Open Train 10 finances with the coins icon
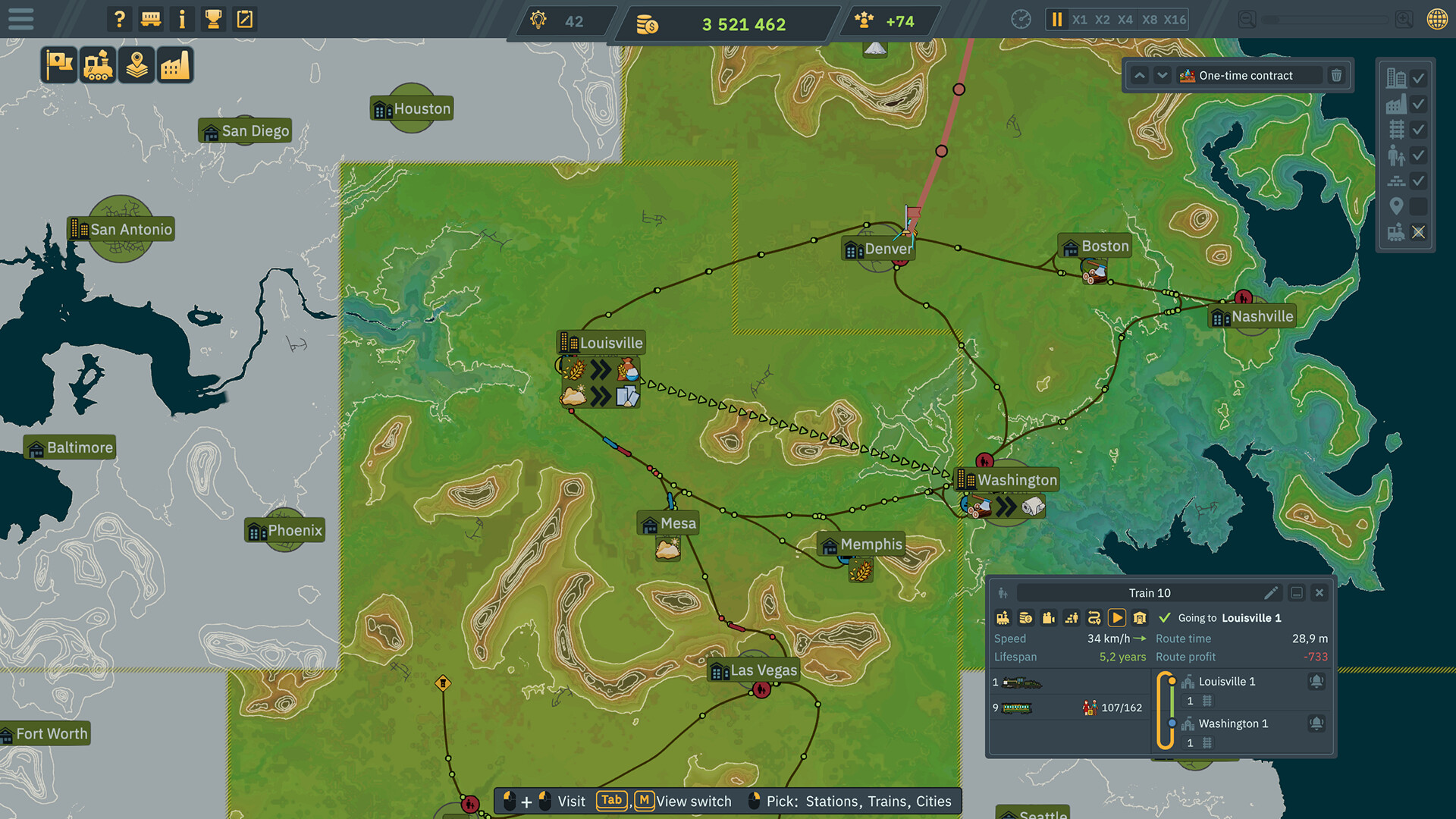The height and width of the screenshot is (819, 1456). tap(1026, 617)
